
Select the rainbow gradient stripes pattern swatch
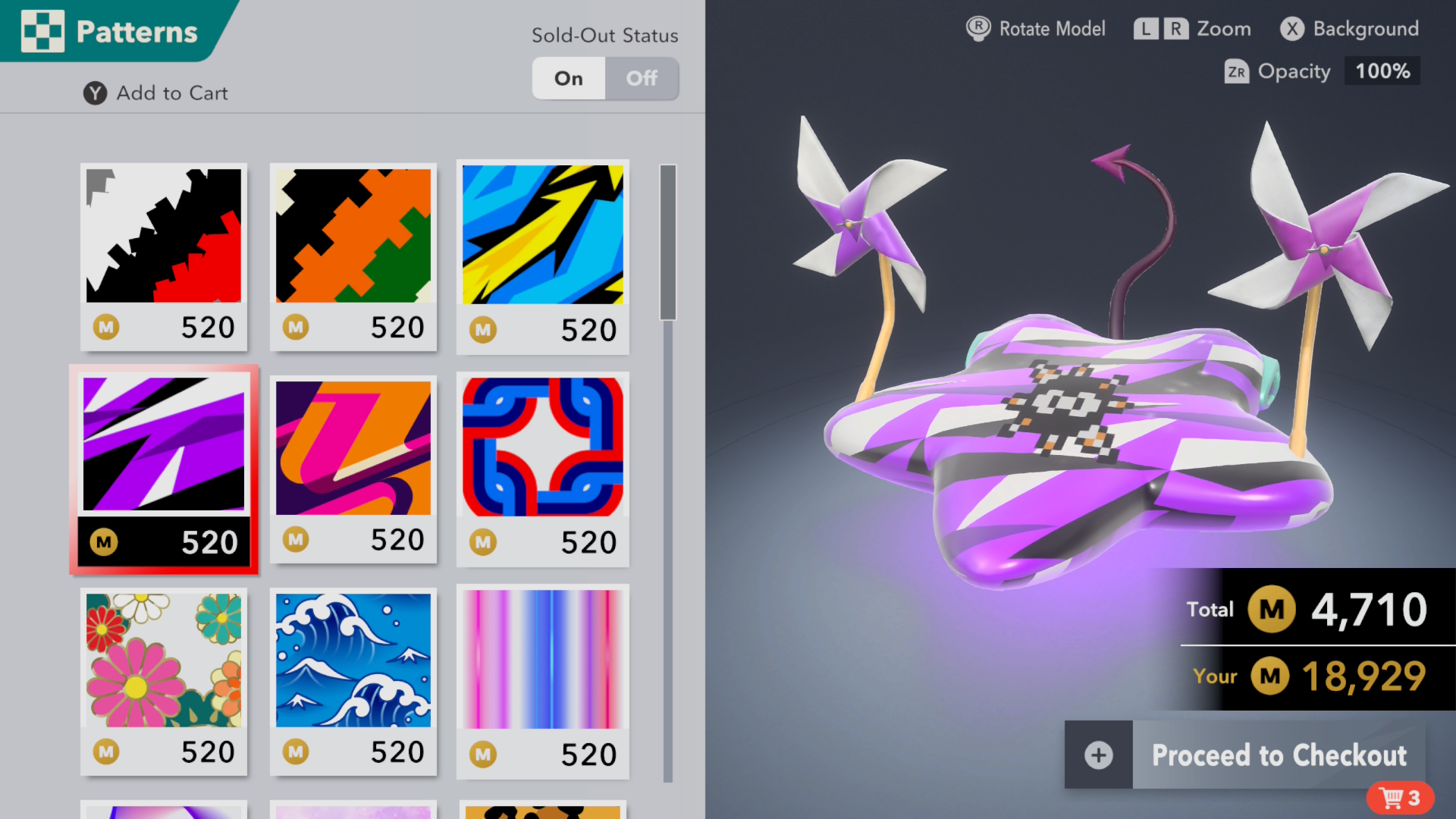[x=542, y=660]
